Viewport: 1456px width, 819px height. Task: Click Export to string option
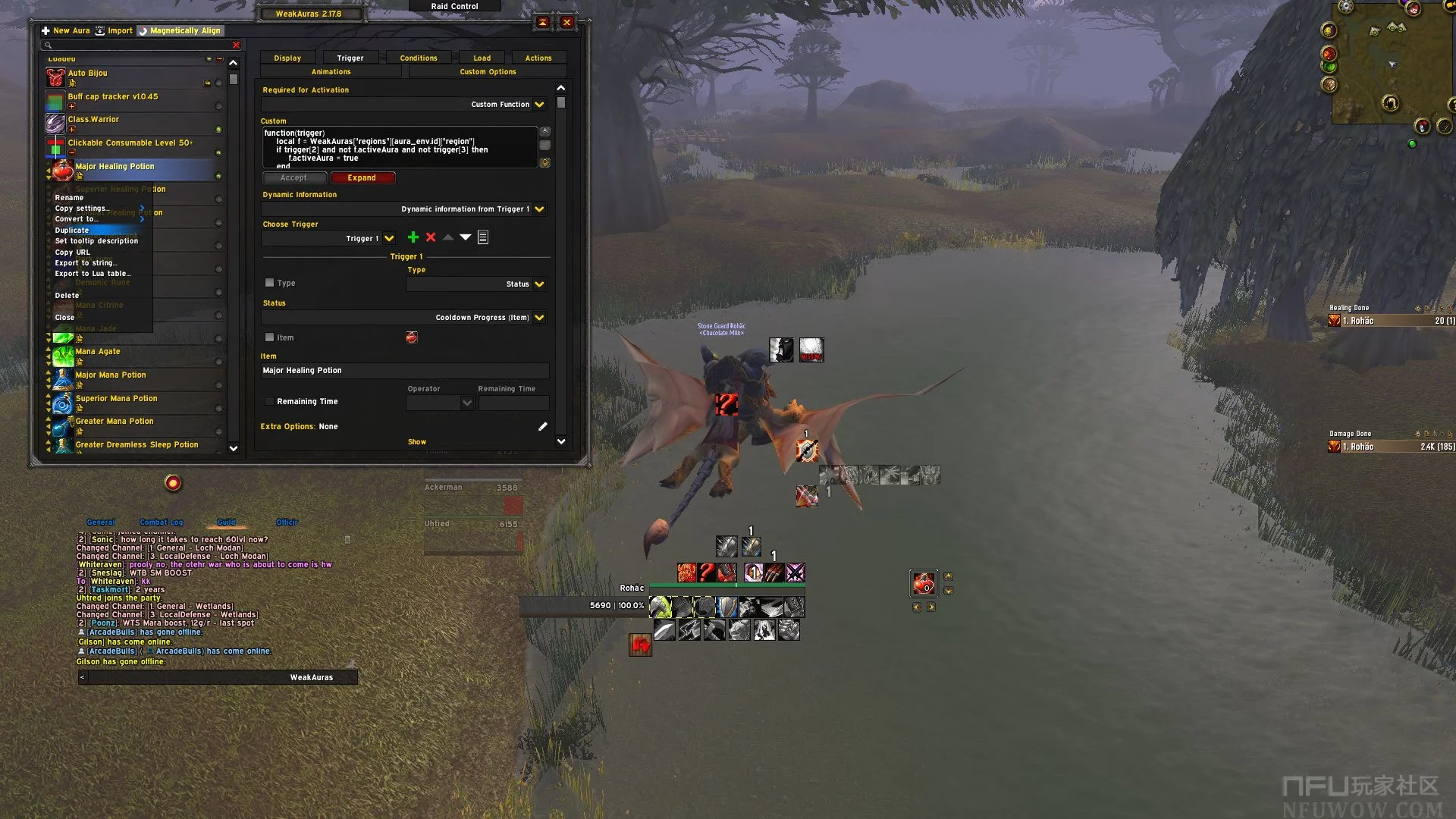coord(86,262)
